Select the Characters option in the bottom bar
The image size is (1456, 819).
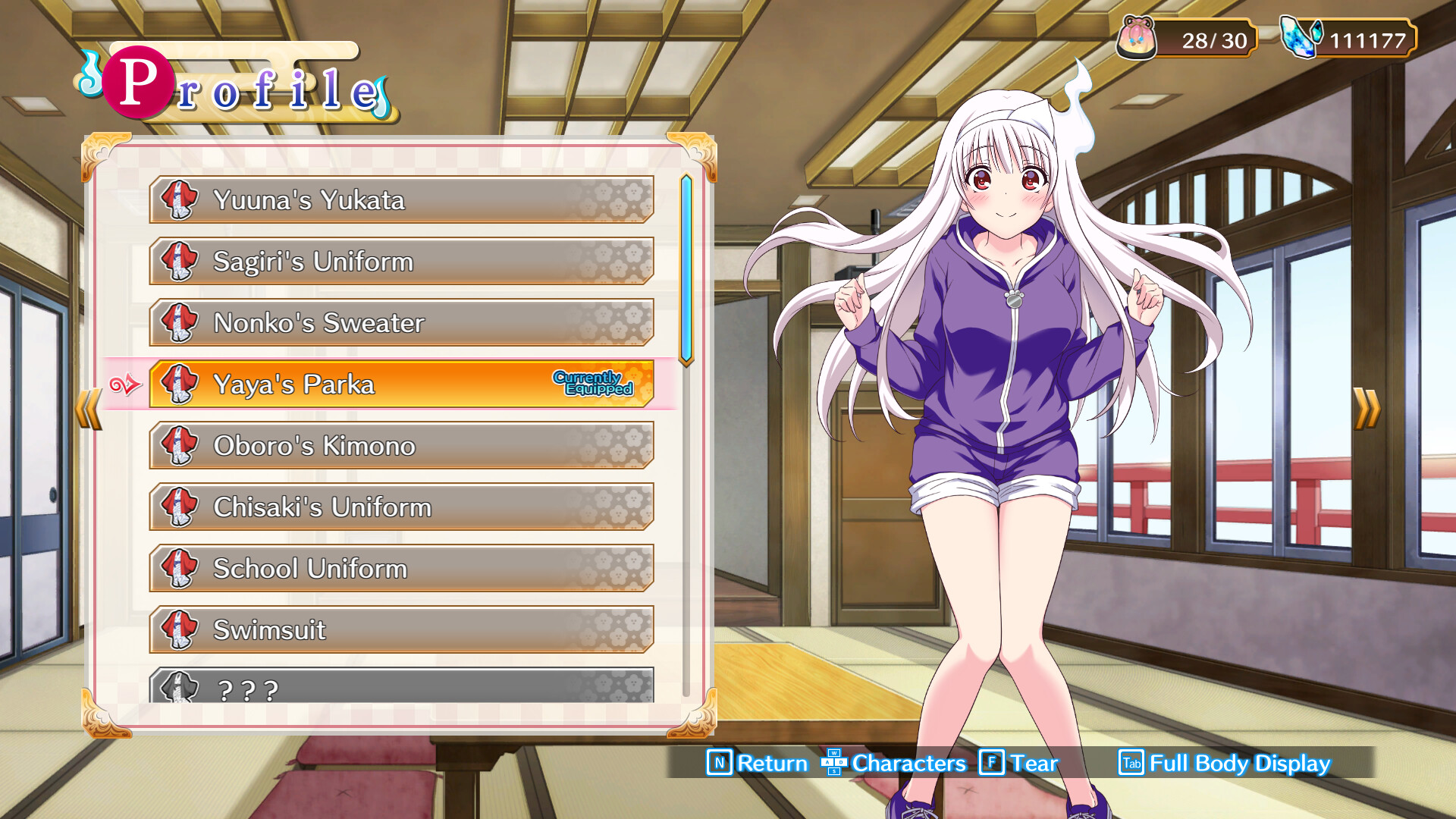(907, 764)
